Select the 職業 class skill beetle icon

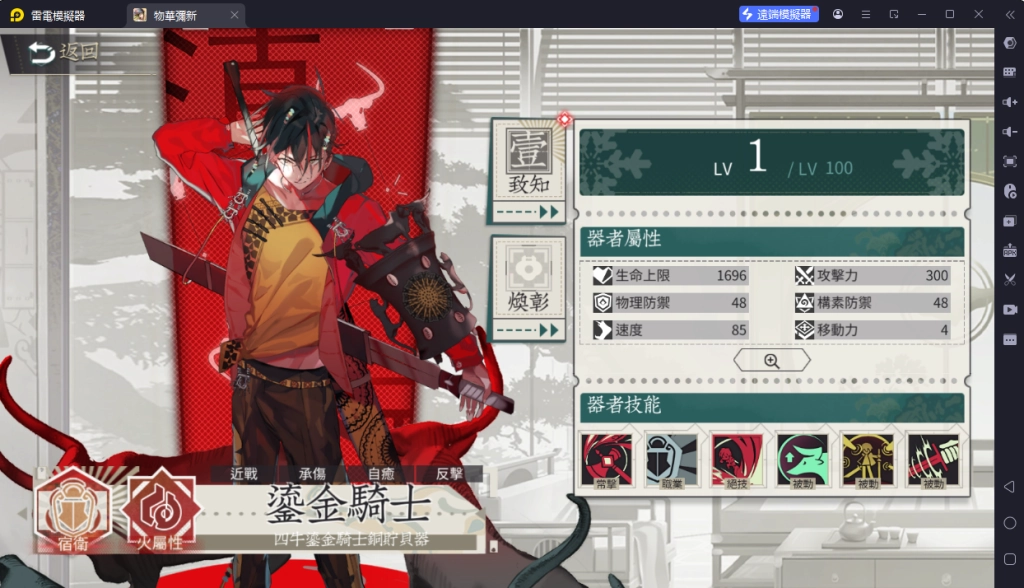(671, 461)
